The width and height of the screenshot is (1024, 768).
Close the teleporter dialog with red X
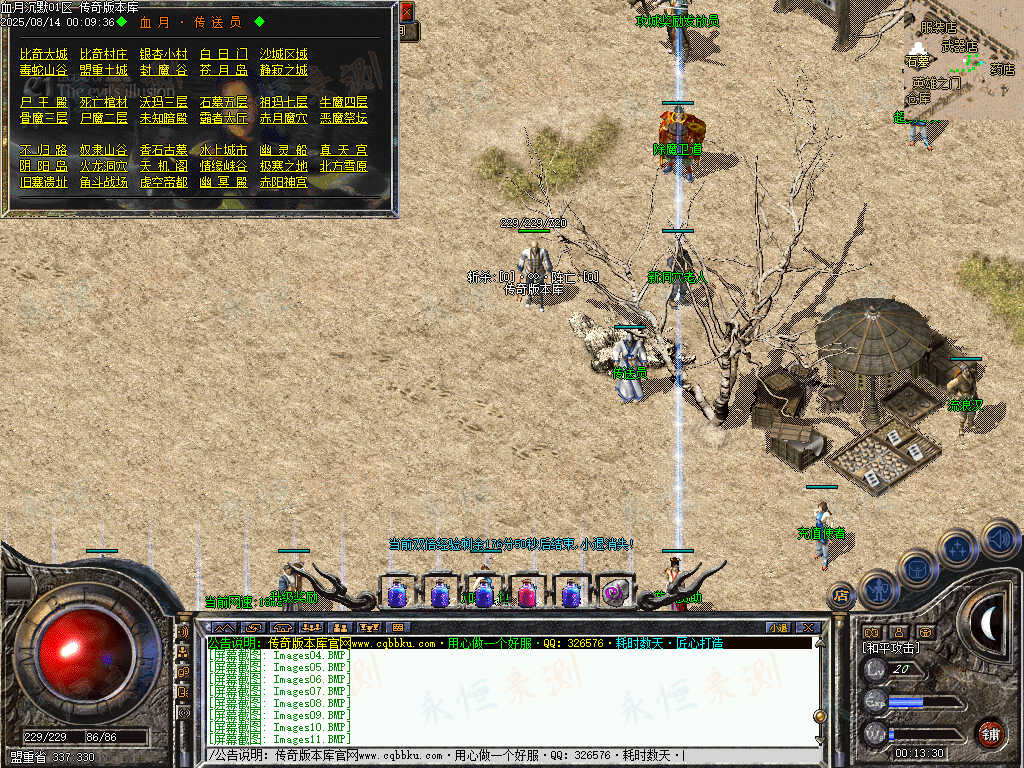tap(406, 12)
